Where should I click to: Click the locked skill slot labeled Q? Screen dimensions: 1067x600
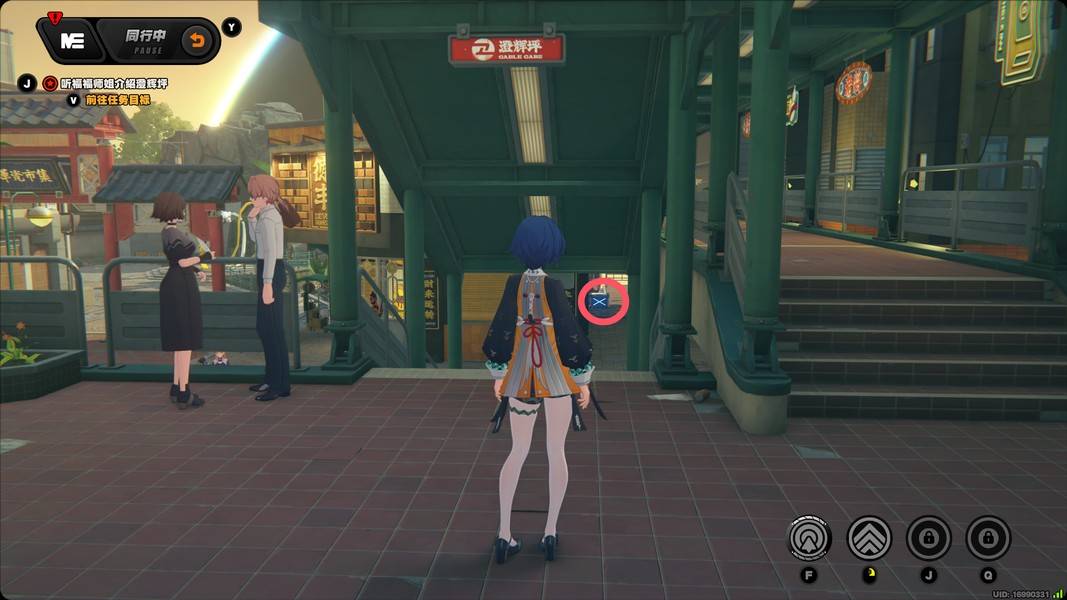point(988,538)
